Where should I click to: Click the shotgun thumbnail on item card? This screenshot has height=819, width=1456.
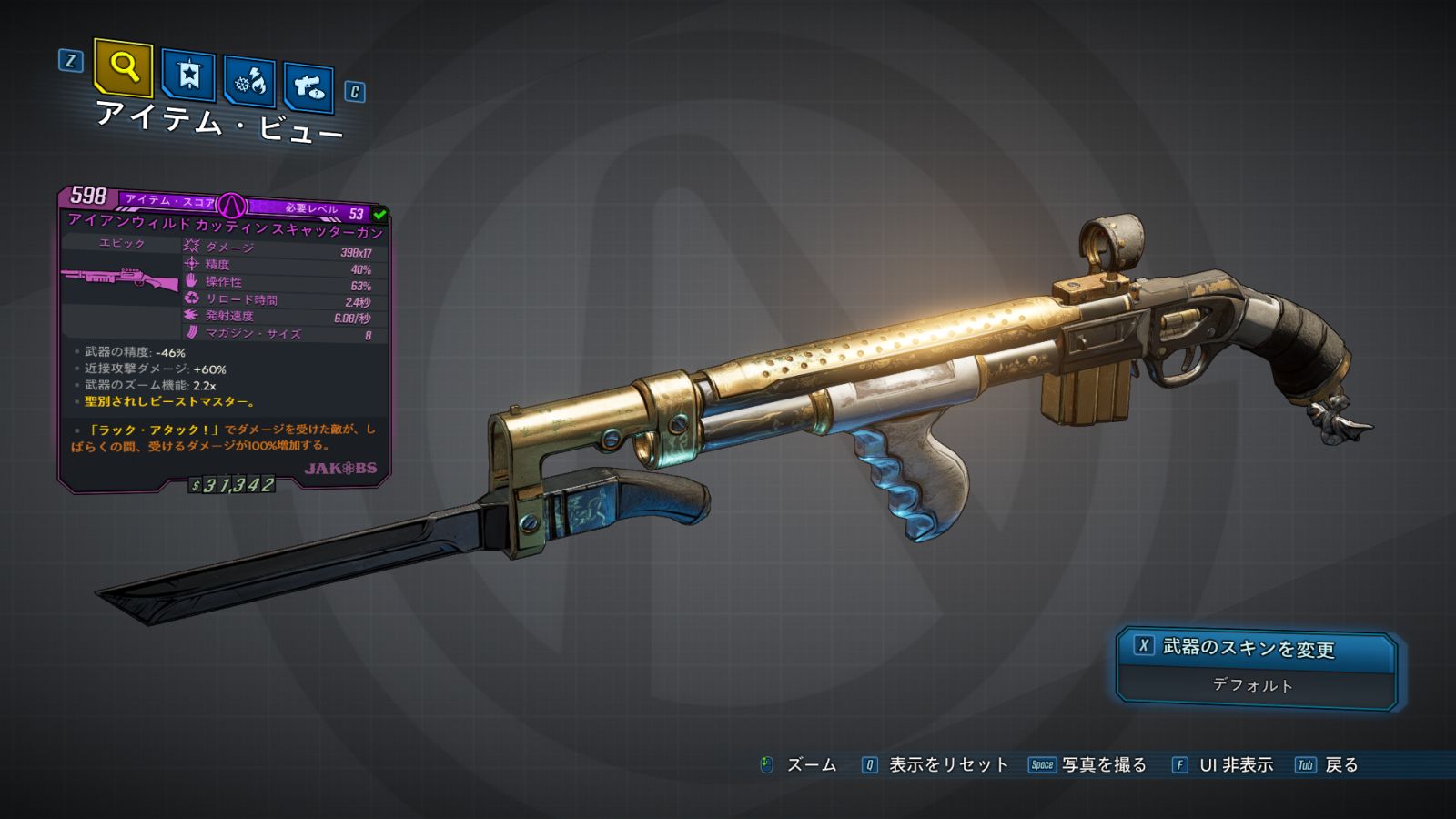pyautogui.click(x=120, y=278)
